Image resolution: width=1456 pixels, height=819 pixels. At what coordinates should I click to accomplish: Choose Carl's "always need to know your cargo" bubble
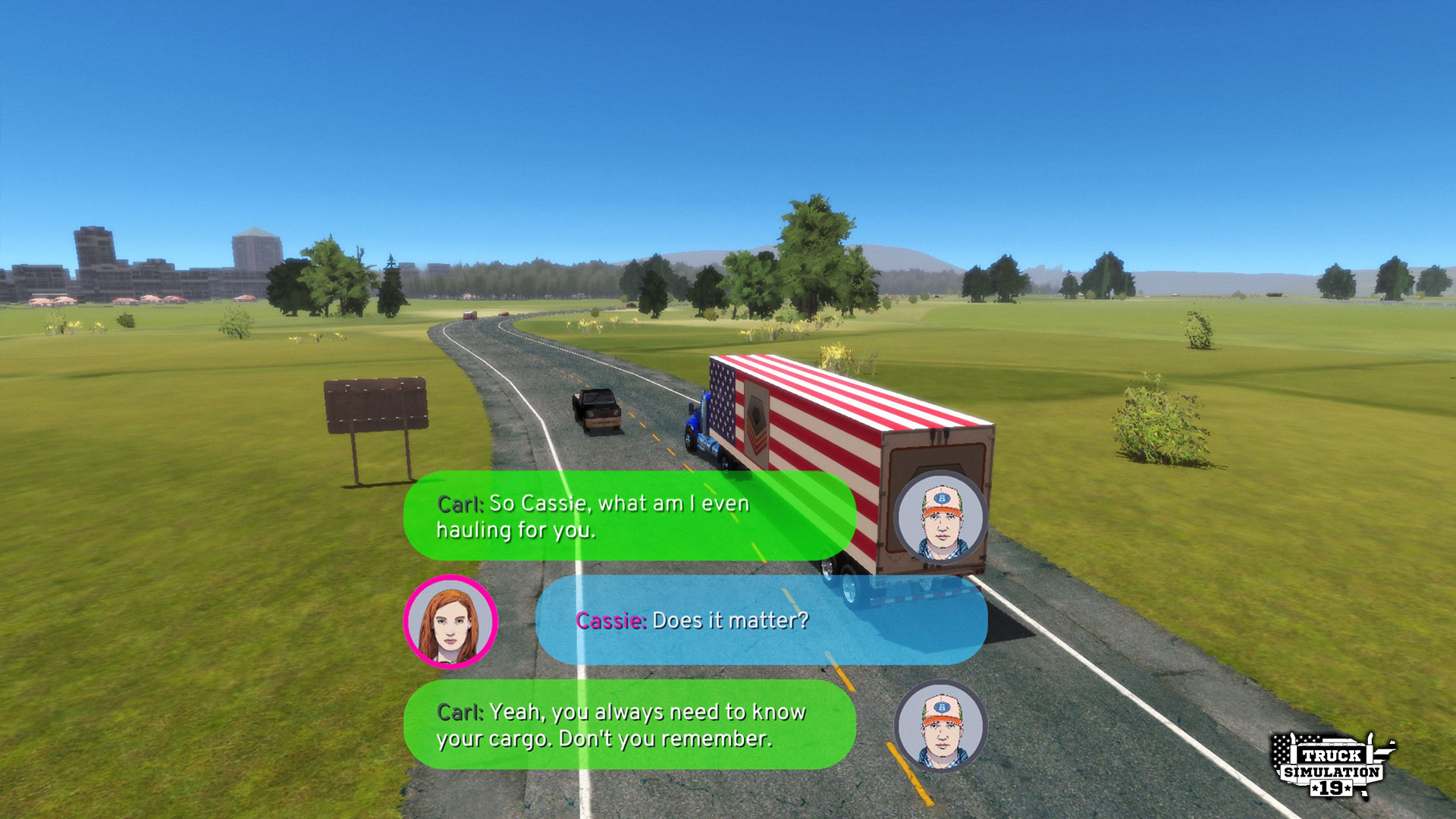tap(629, 725)
